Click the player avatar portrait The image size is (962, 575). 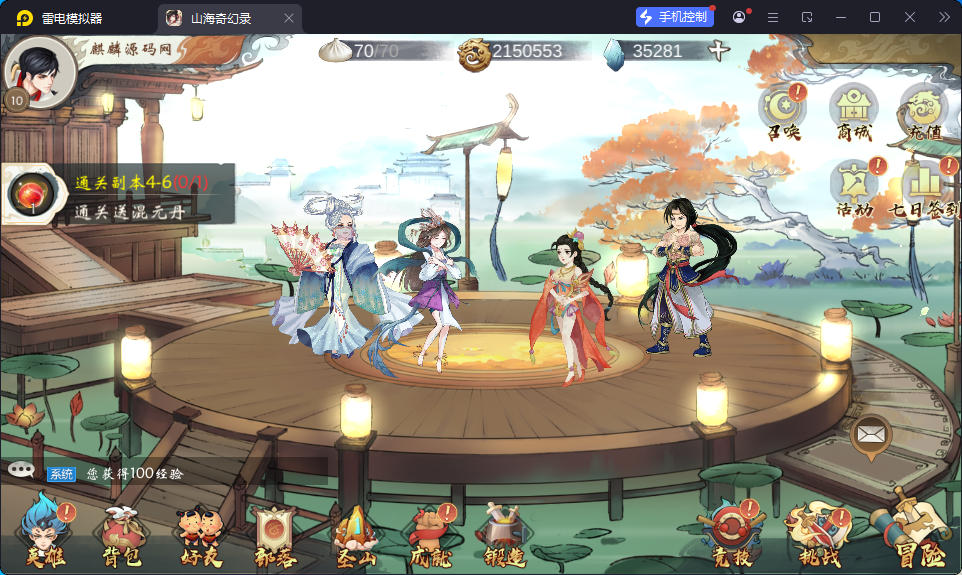[x=40, y=71]
